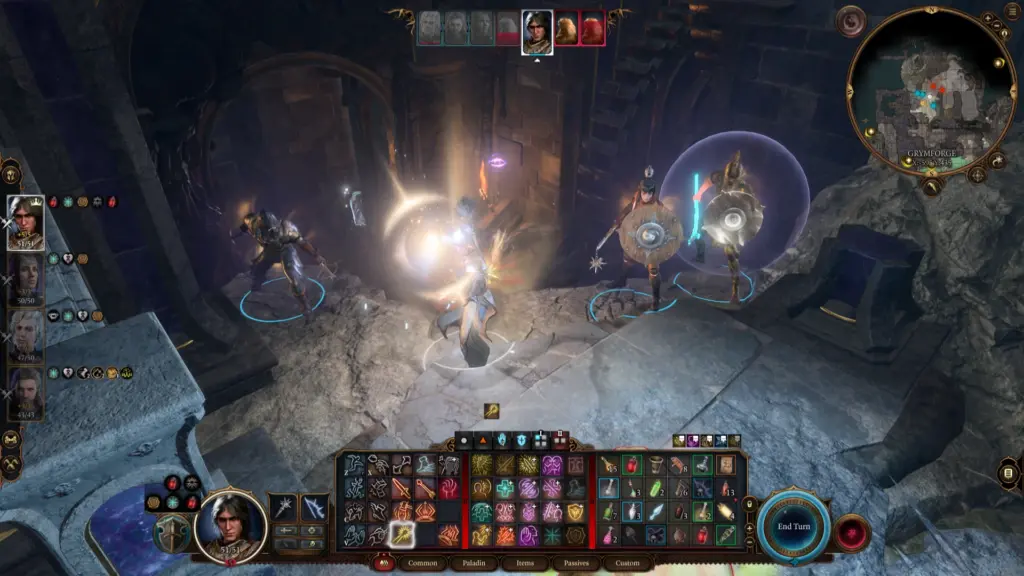Select the main-hand mace weapon slot

285,507
